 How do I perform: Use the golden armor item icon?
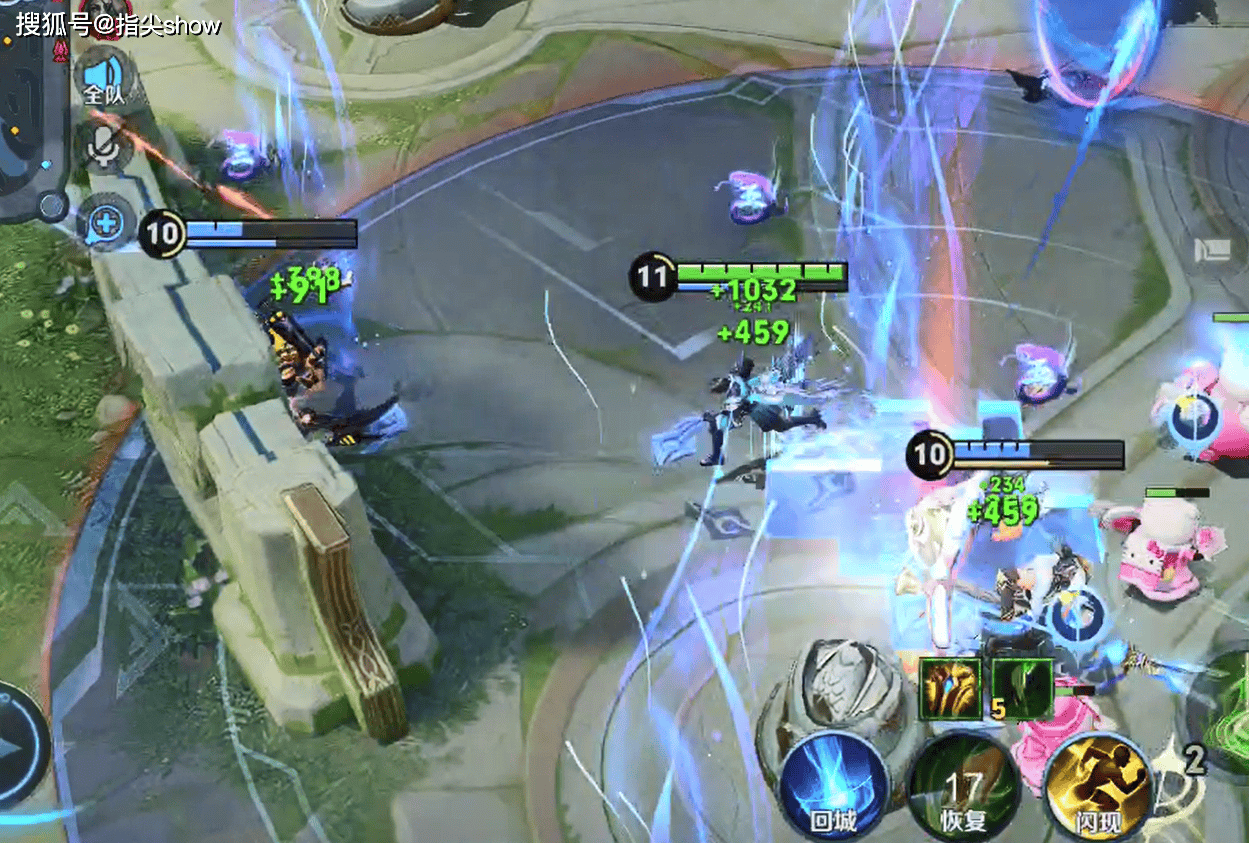(x=950, y=688)
